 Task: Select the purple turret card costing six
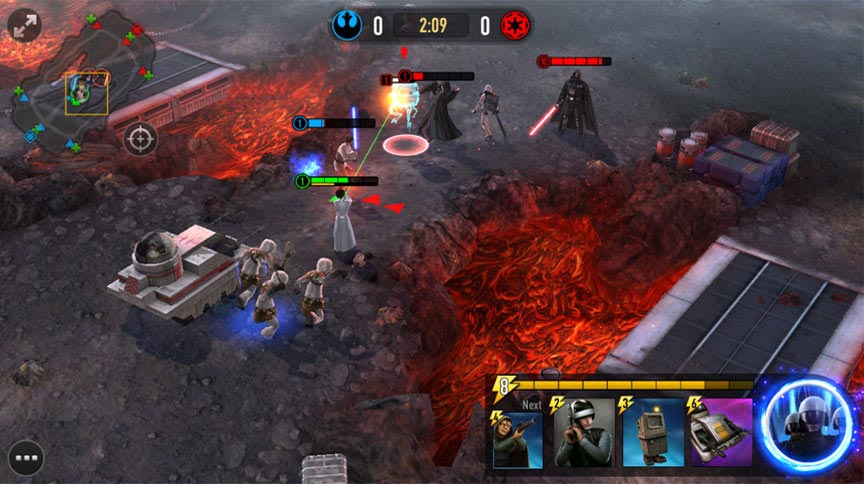(720, 432)
